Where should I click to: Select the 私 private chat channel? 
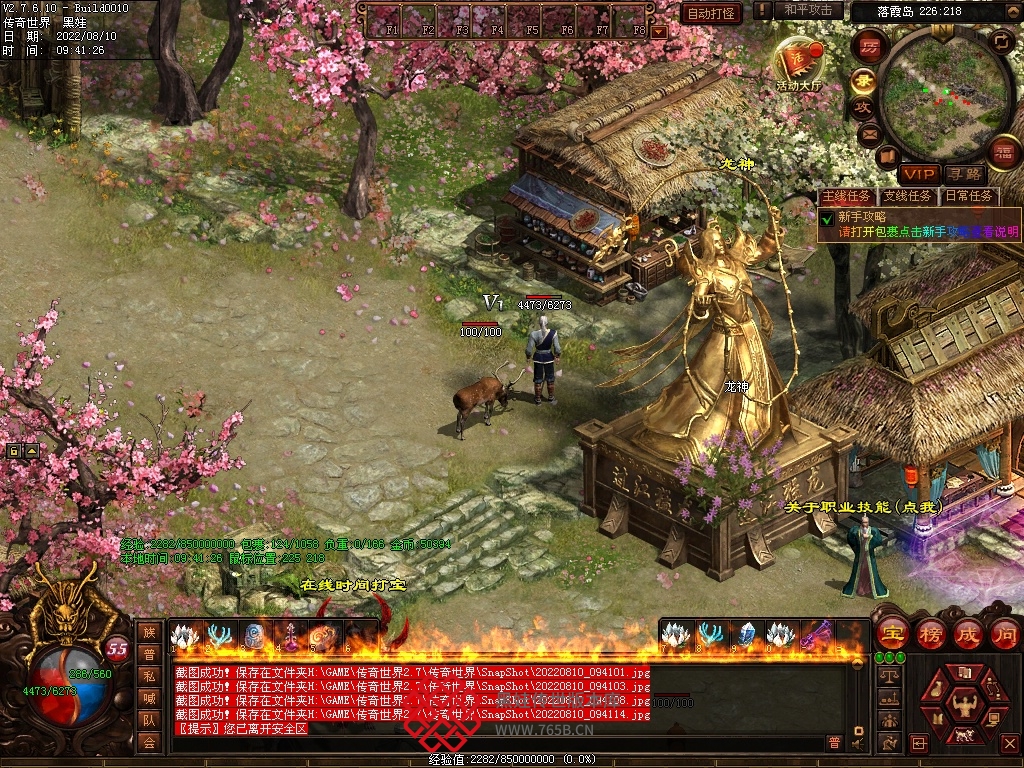coord(149,676)
